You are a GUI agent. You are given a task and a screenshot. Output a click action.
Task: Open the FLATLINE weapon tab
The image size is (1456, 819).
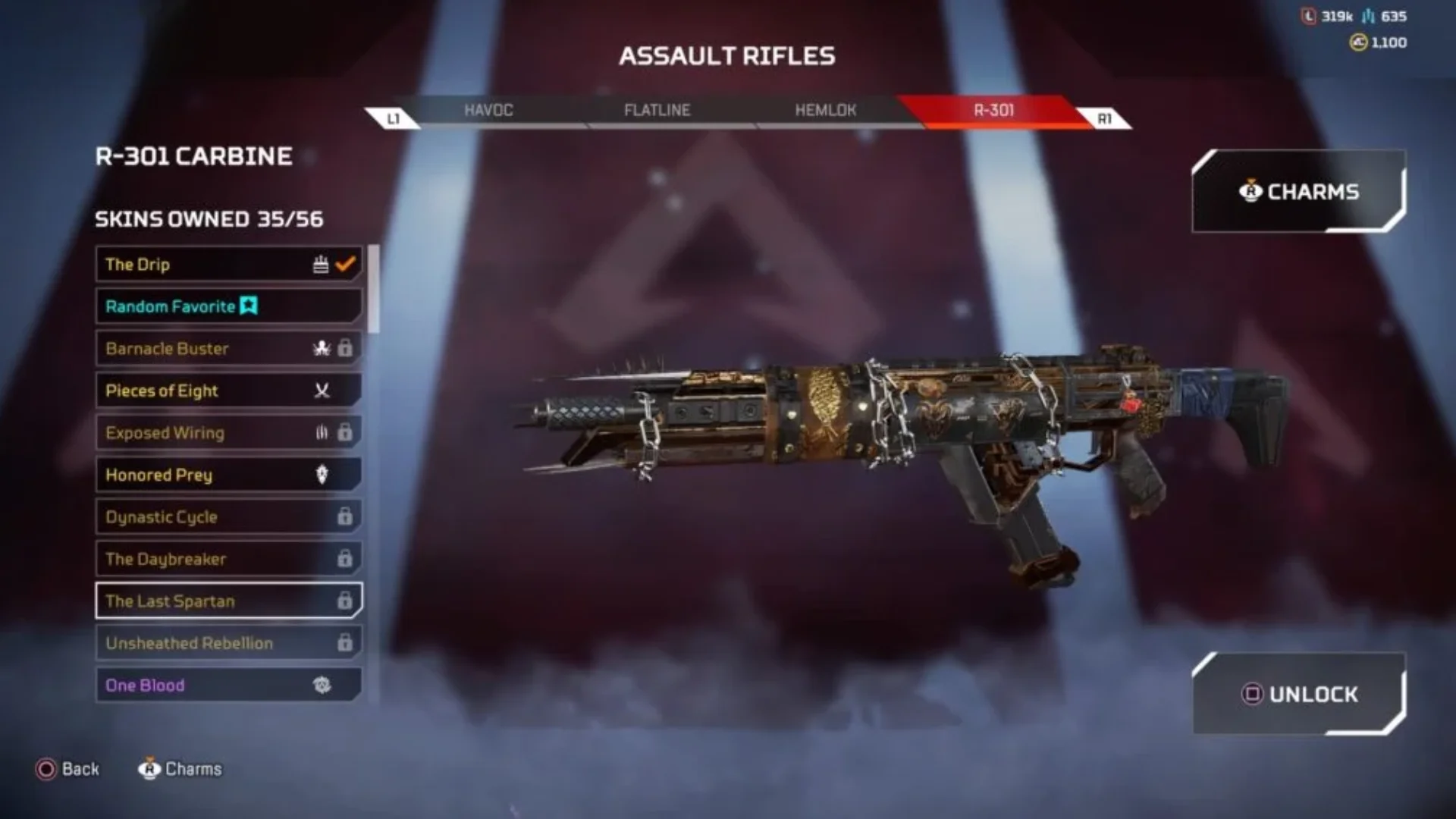(657, 110)
